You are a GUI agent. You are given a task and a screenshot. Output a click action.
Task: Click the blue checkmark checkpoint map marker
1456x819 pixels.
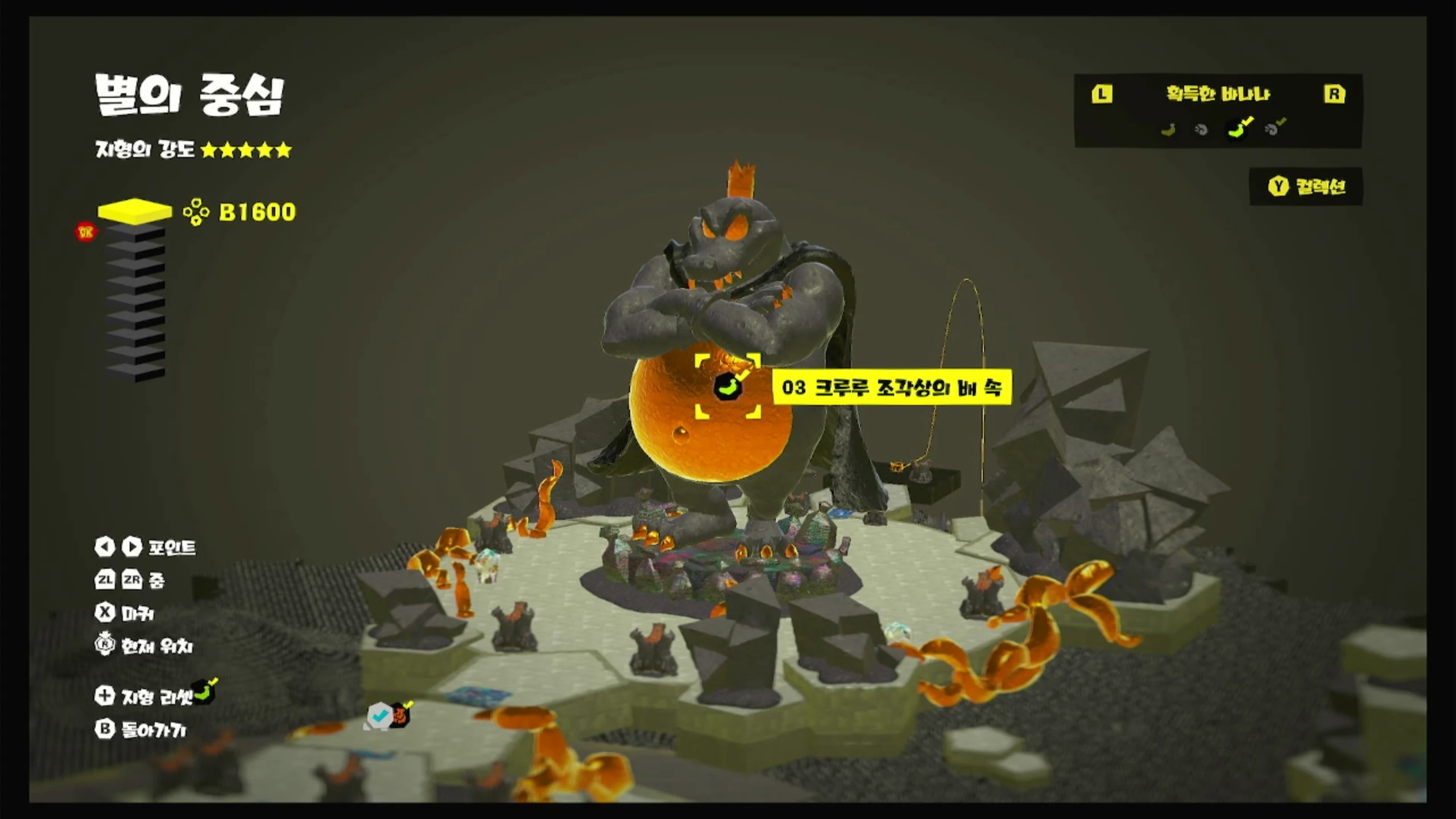379,715
